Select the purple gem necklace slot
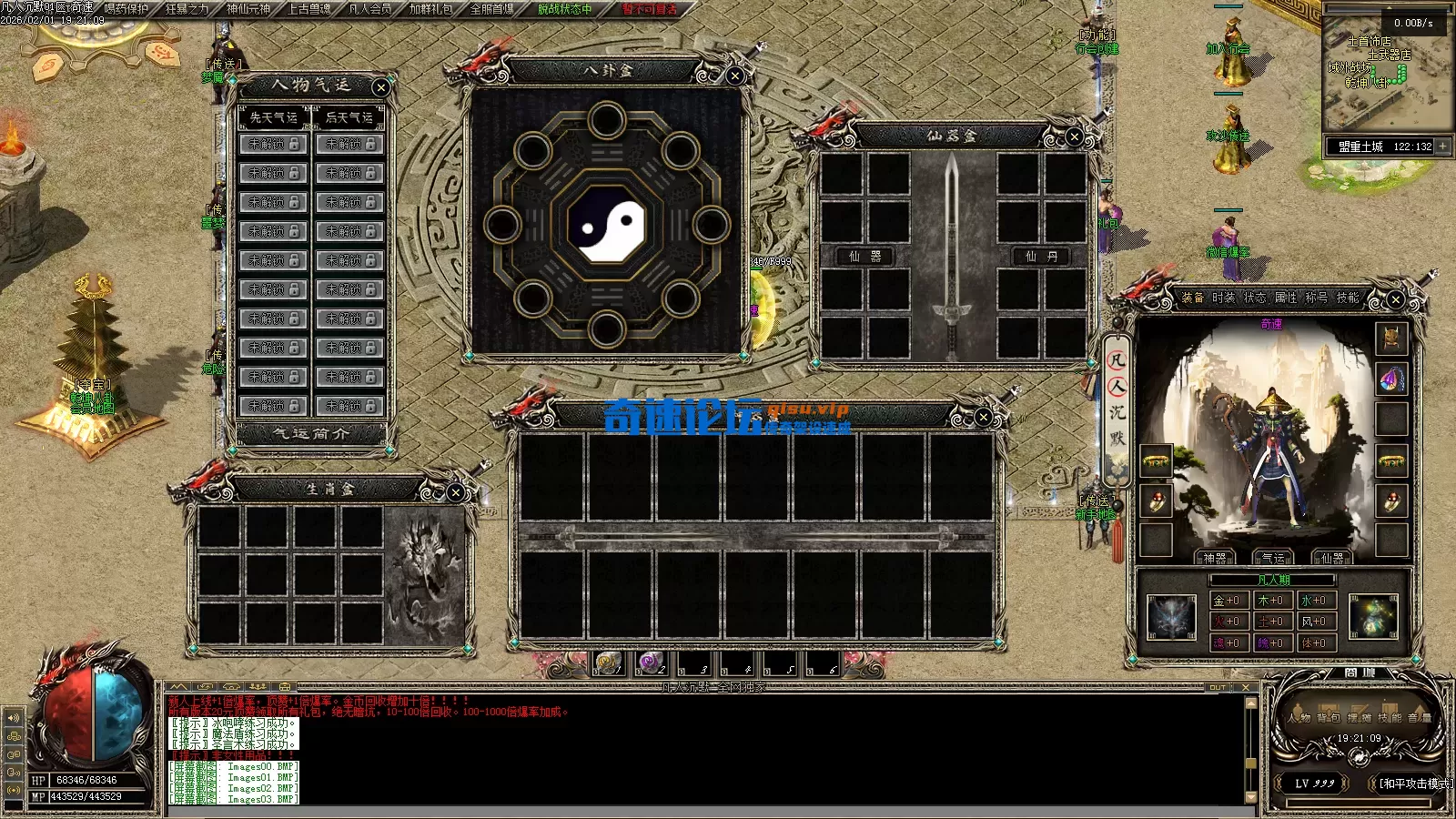Image resolution: width=1456 pixels, height=819 pixels. [x=1390, y=379]
